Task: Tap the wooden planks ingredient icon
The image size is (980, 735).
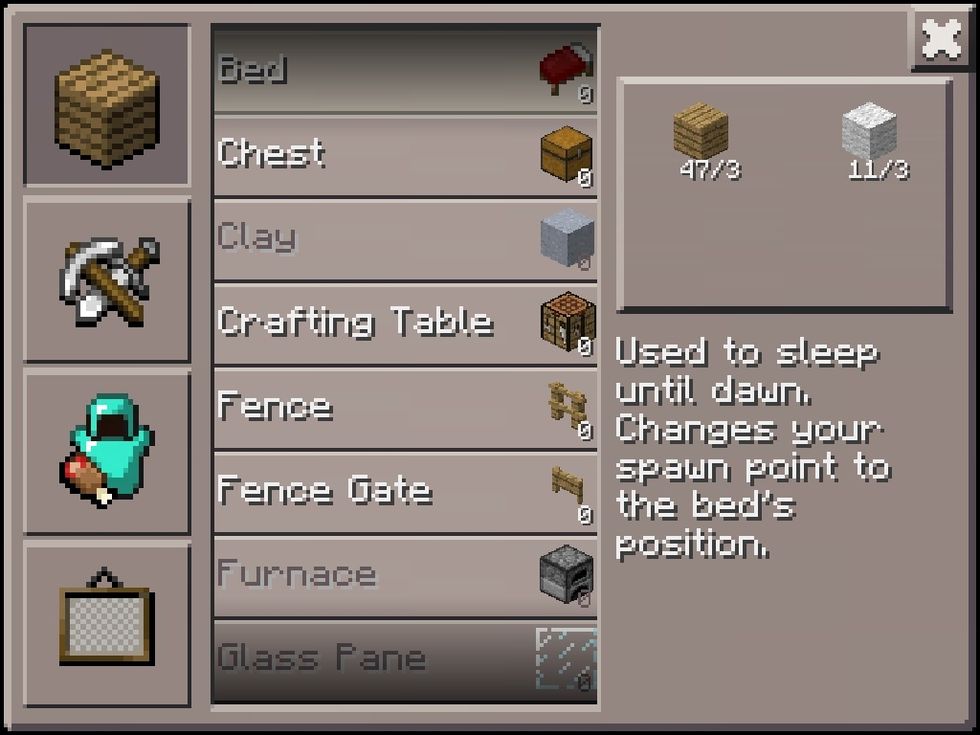Action: click(x=700, y=130)
